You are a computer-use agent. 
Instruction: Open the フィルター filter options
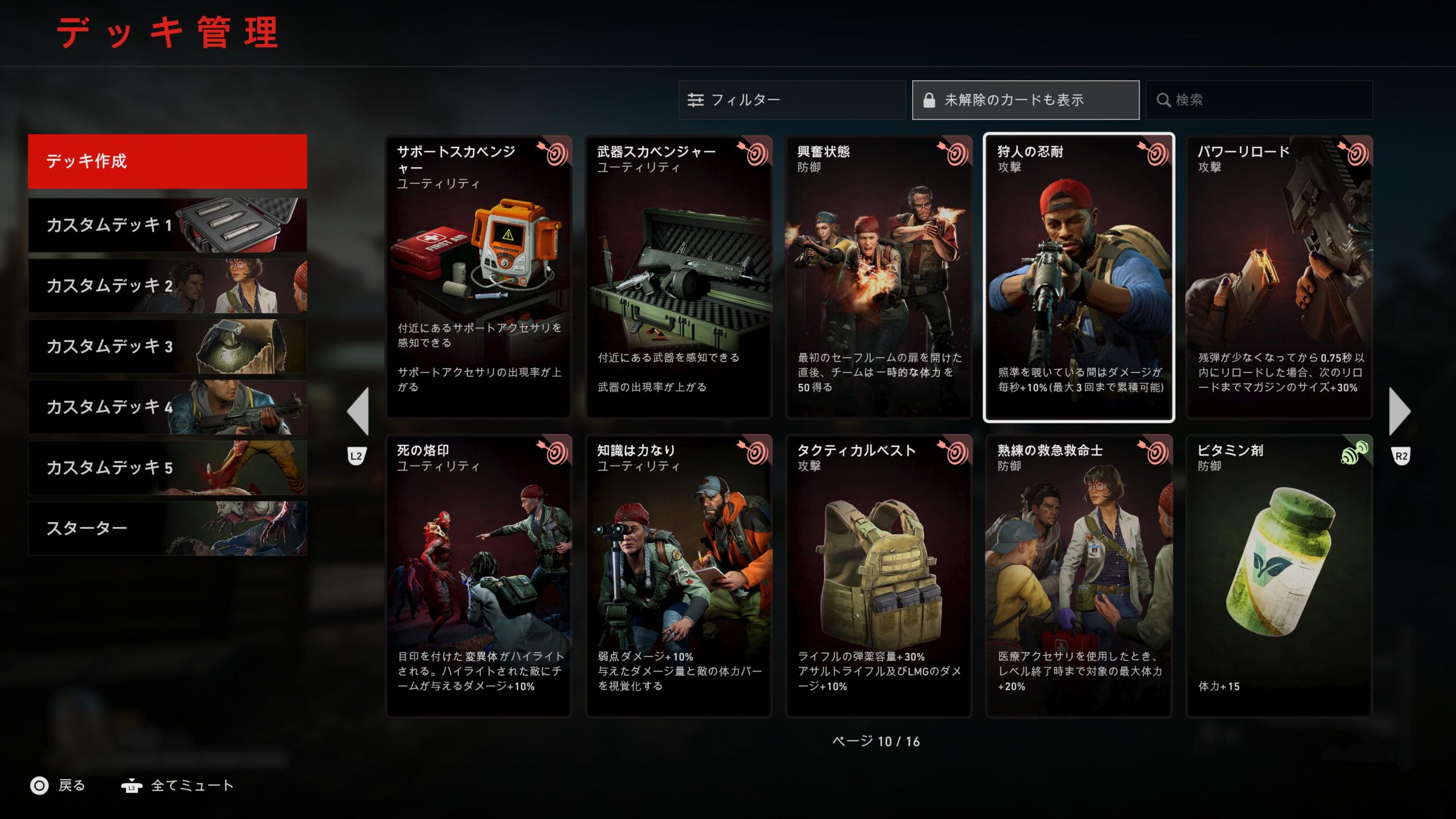click(x=791, y=100)
